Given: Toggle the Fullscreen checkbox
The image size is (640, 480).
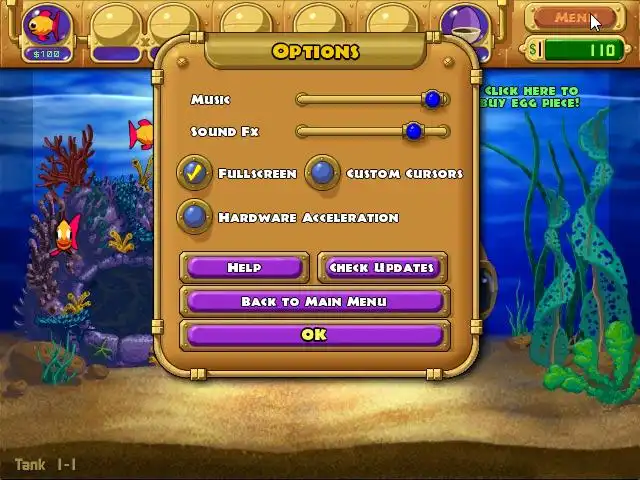Looking at the screenshot, I should 195,173.
